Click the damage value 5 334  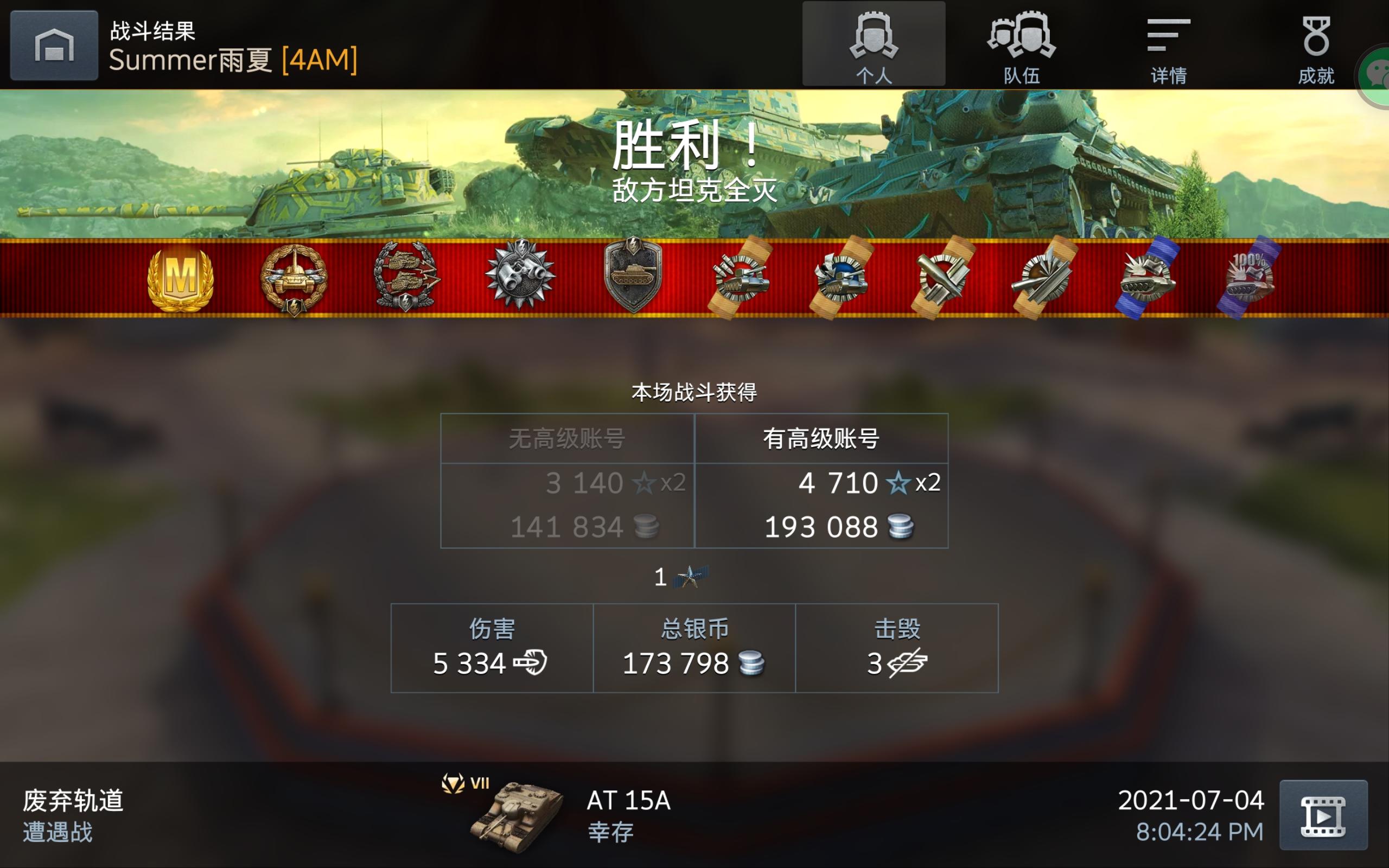(x=469, y=663)
